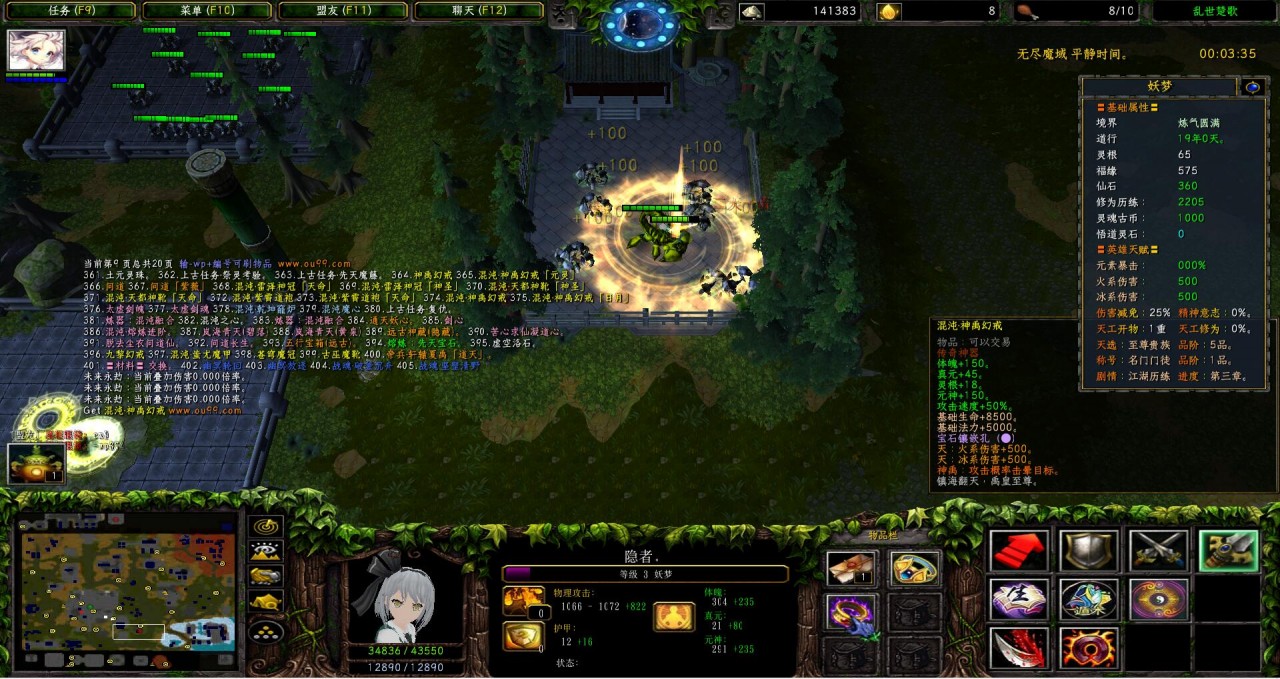The height and width of the screenshot is (679, 1280).
Task: Activate the crossed swords attack command
Action: point(1158,551)
